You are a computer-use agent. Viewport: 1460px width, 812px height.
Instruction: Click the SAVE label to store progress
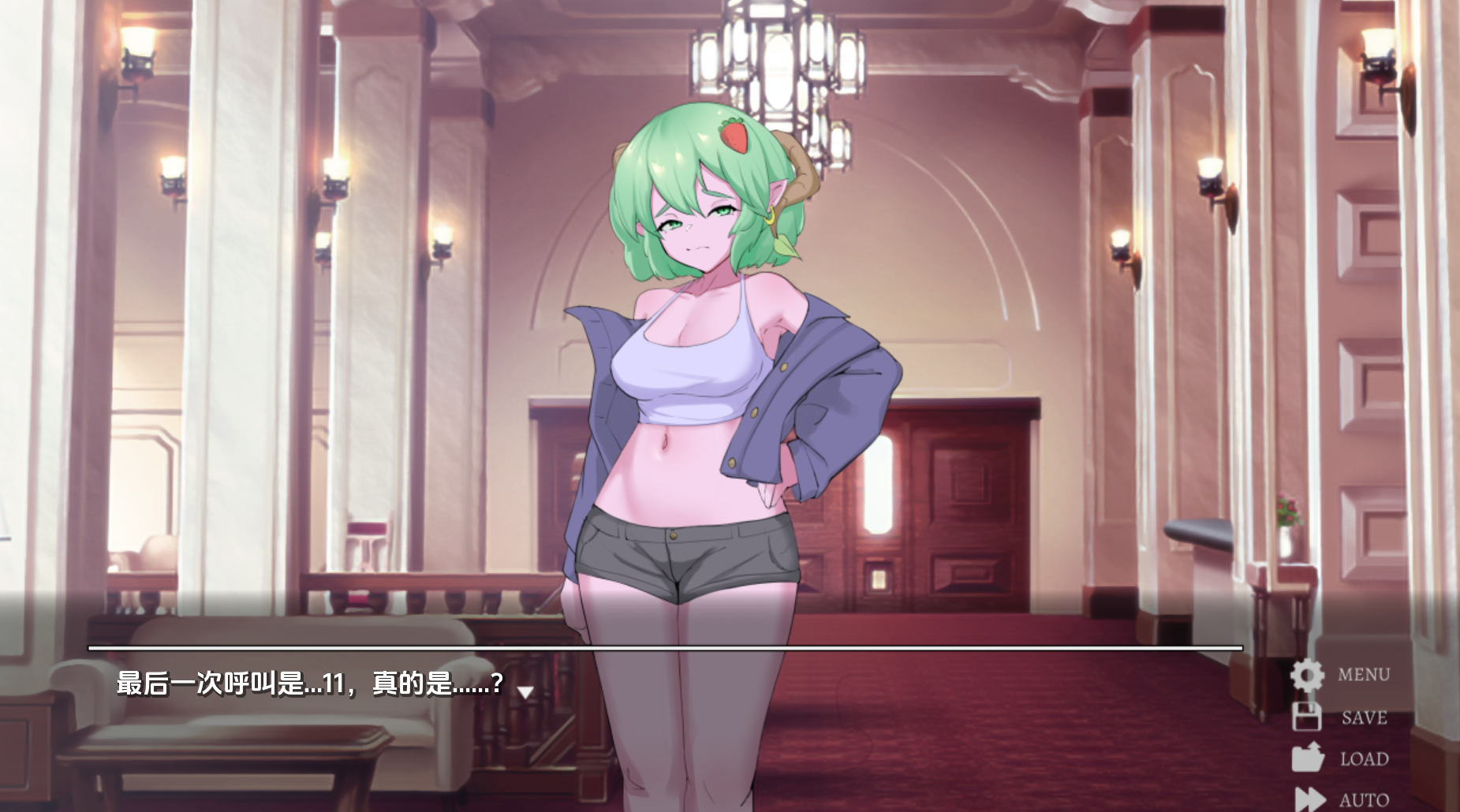pyautogui.click(x=1364, y=718)
